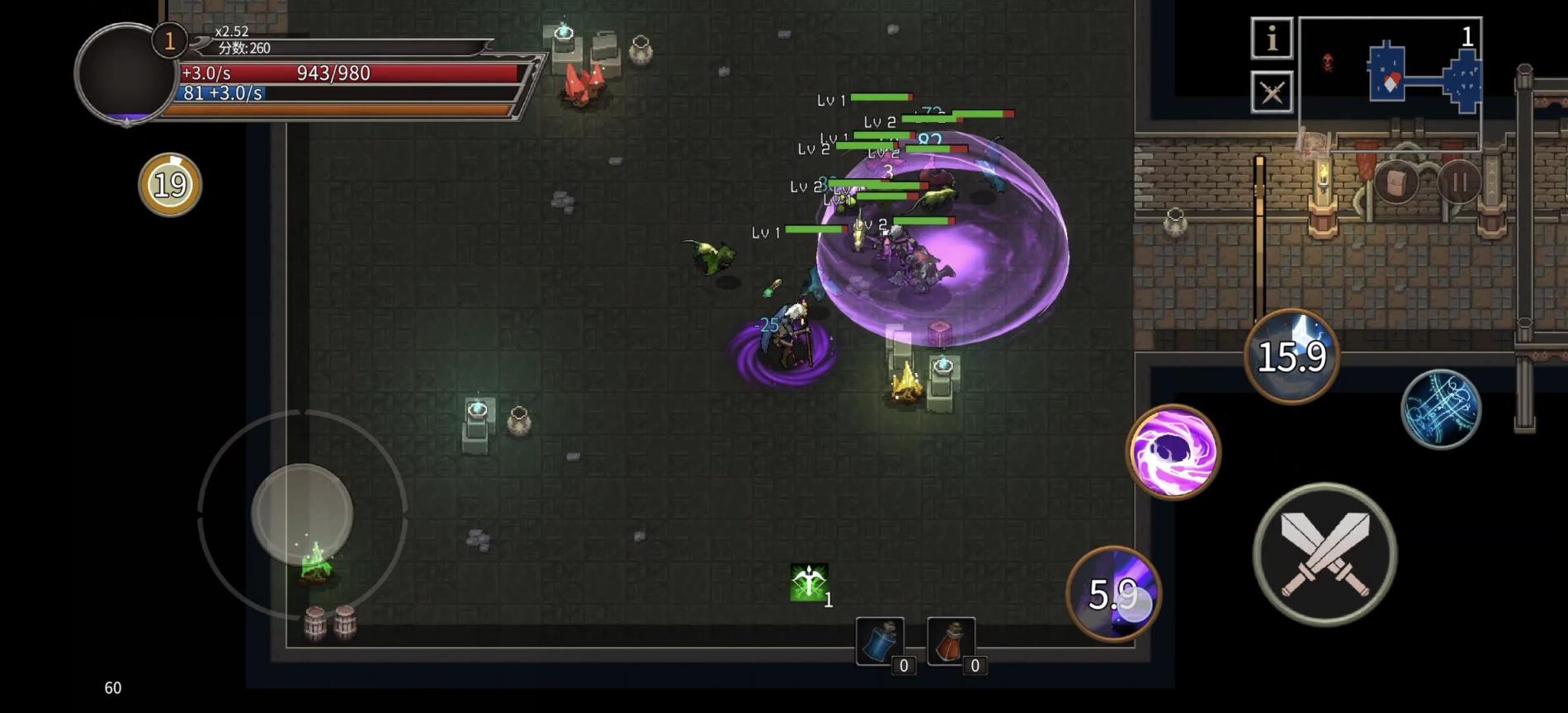Screen dimensions: 1568x713
Task: Activate the skill with 15.9 cooldown
Action: (x=1292, y=356)
